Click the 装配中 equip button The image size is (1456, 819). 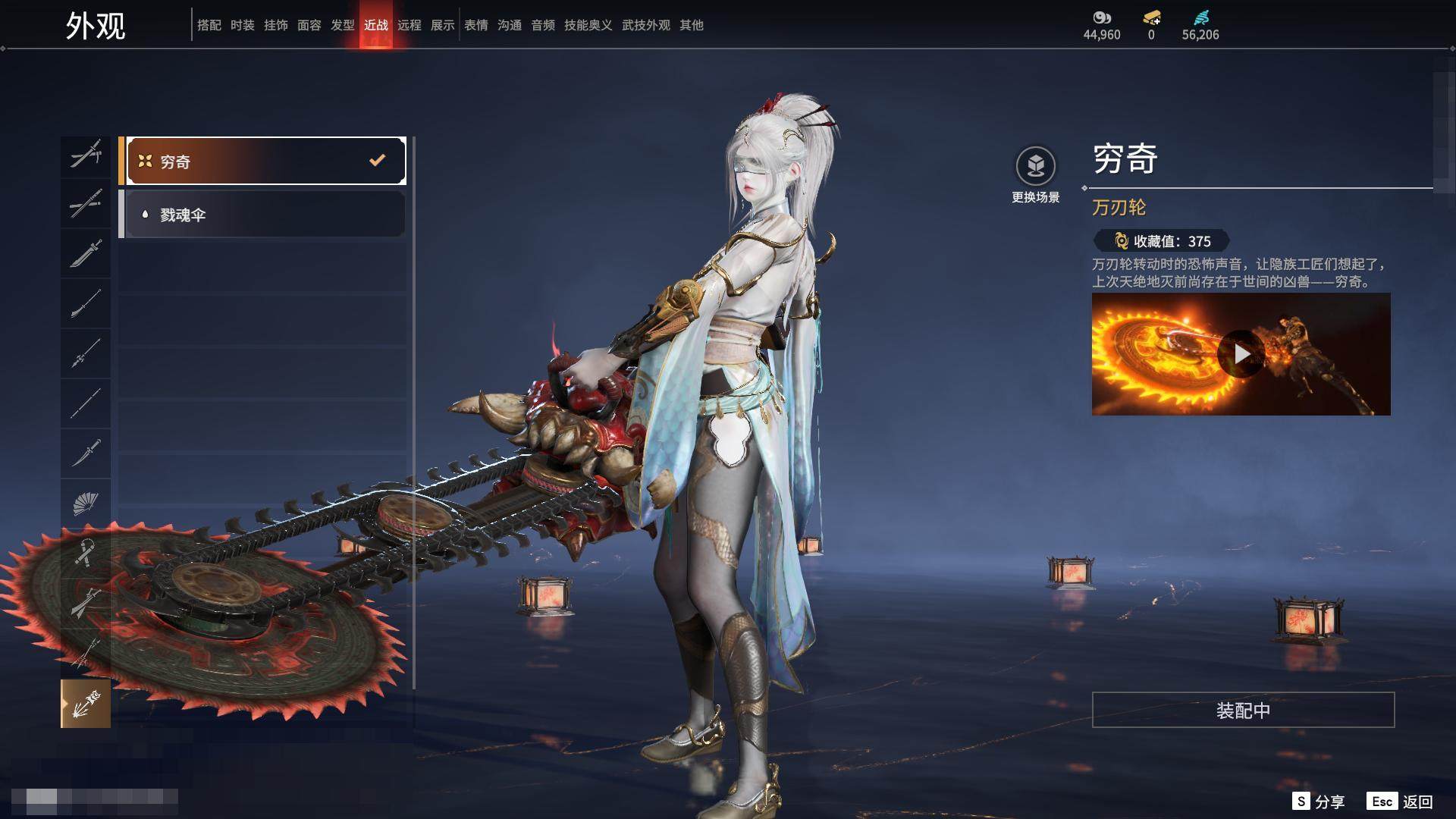tap(1242, 710)
